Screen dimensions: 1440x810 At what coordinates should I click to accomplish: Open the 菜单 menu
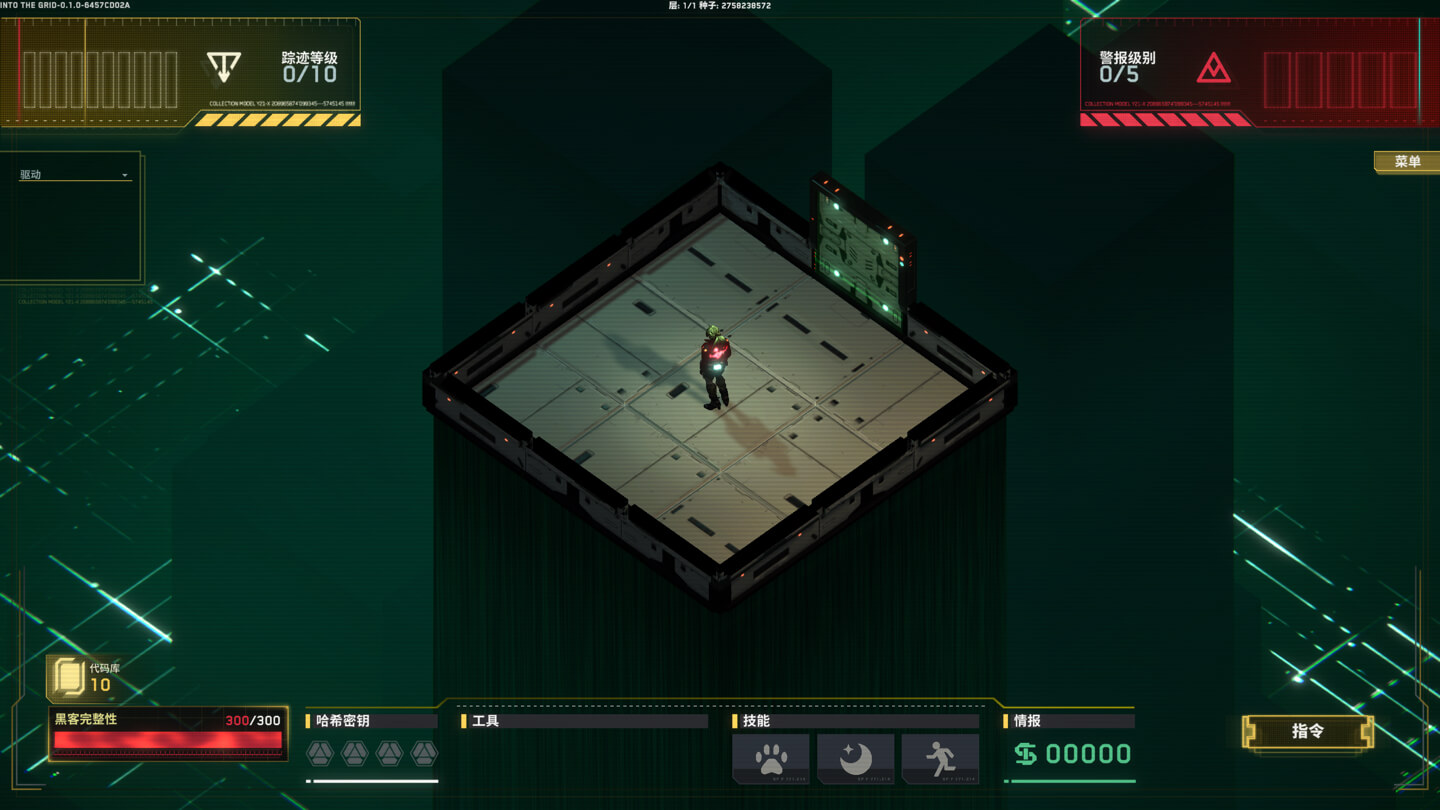pyautogui.click(x=1407, y=160)
